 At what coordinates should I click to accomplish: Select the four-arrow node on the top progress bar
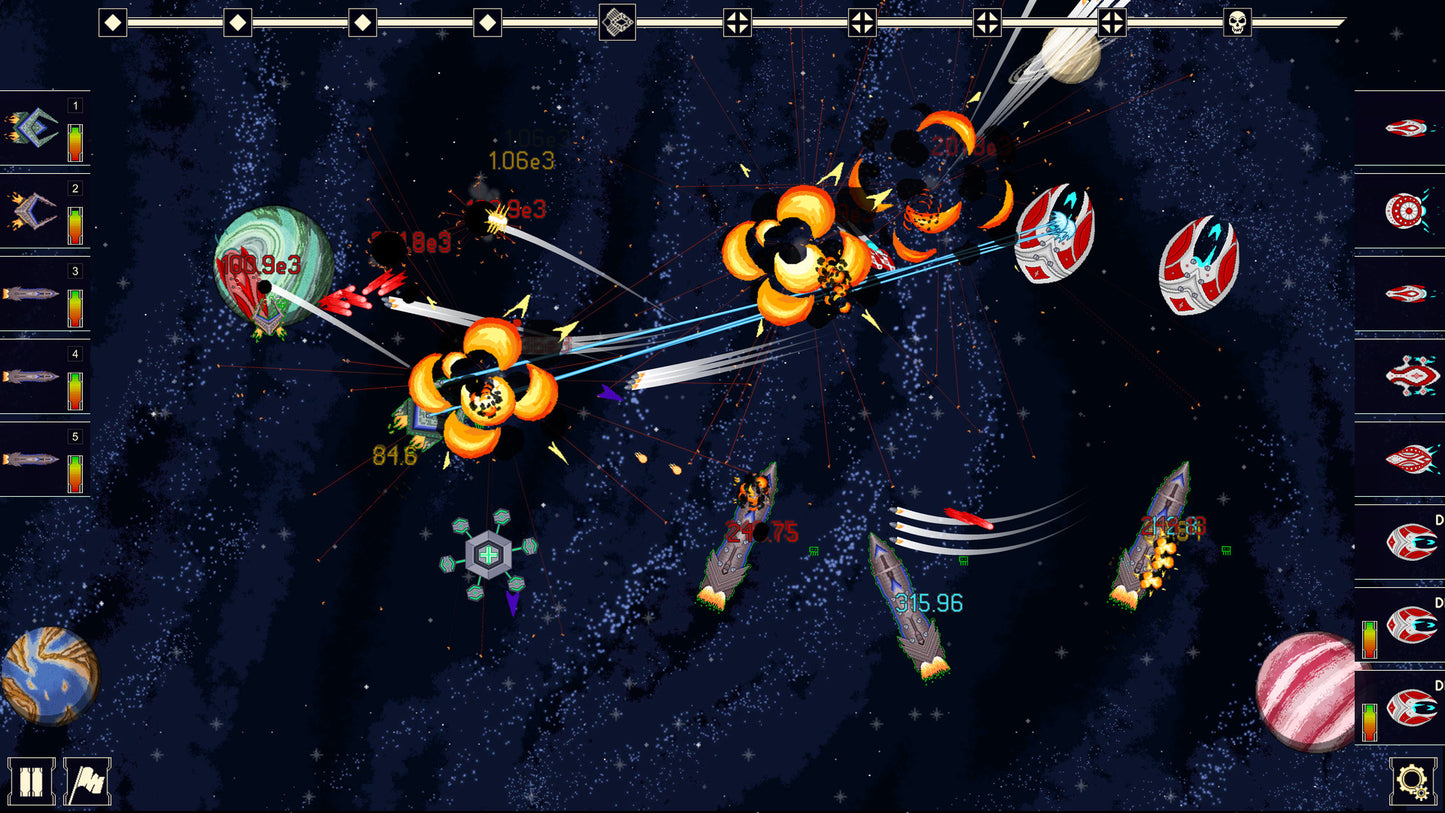coord(740,22)
